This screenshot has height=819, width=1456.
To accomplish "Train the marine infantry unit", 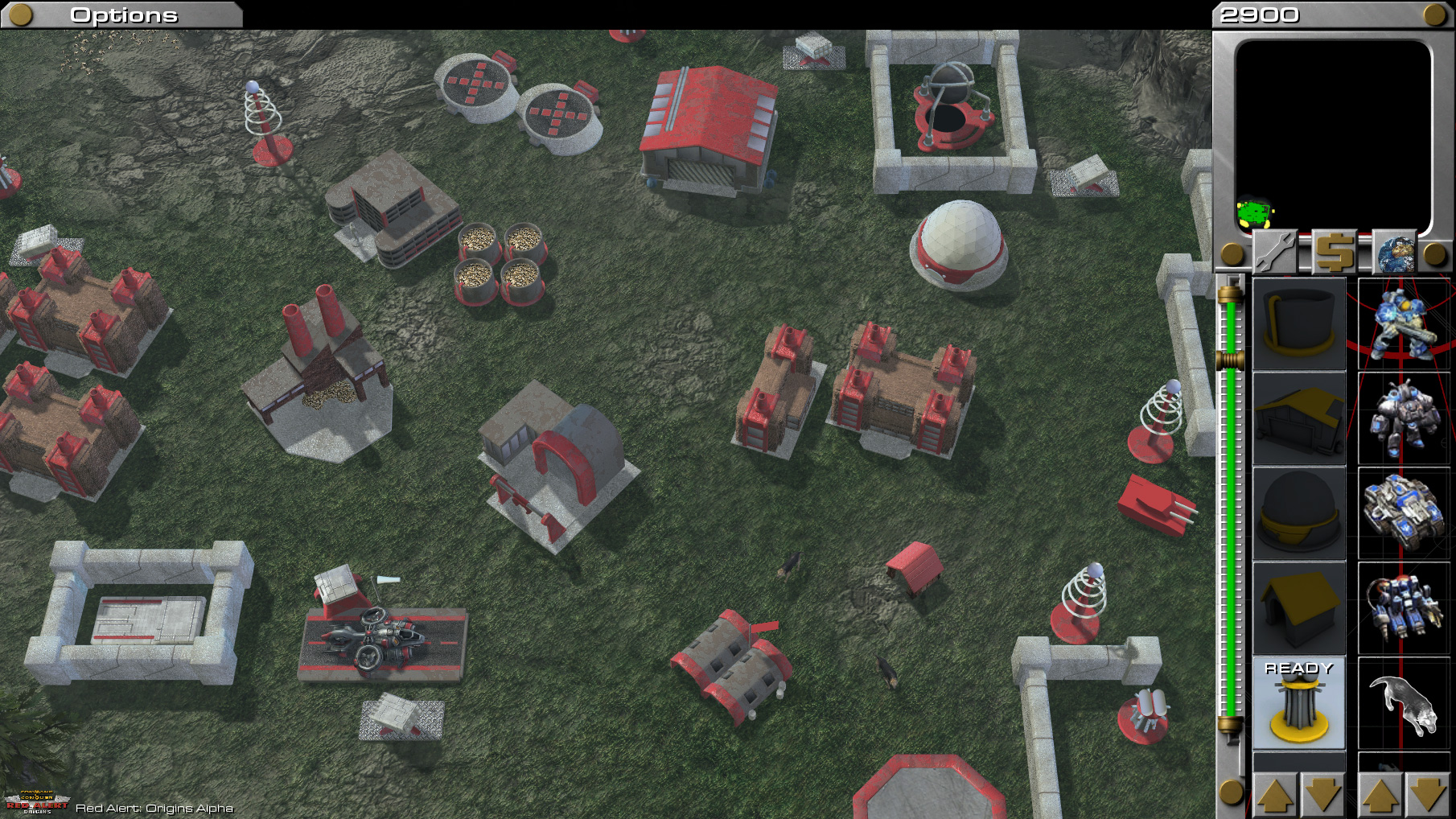I will click(1404, 323).
